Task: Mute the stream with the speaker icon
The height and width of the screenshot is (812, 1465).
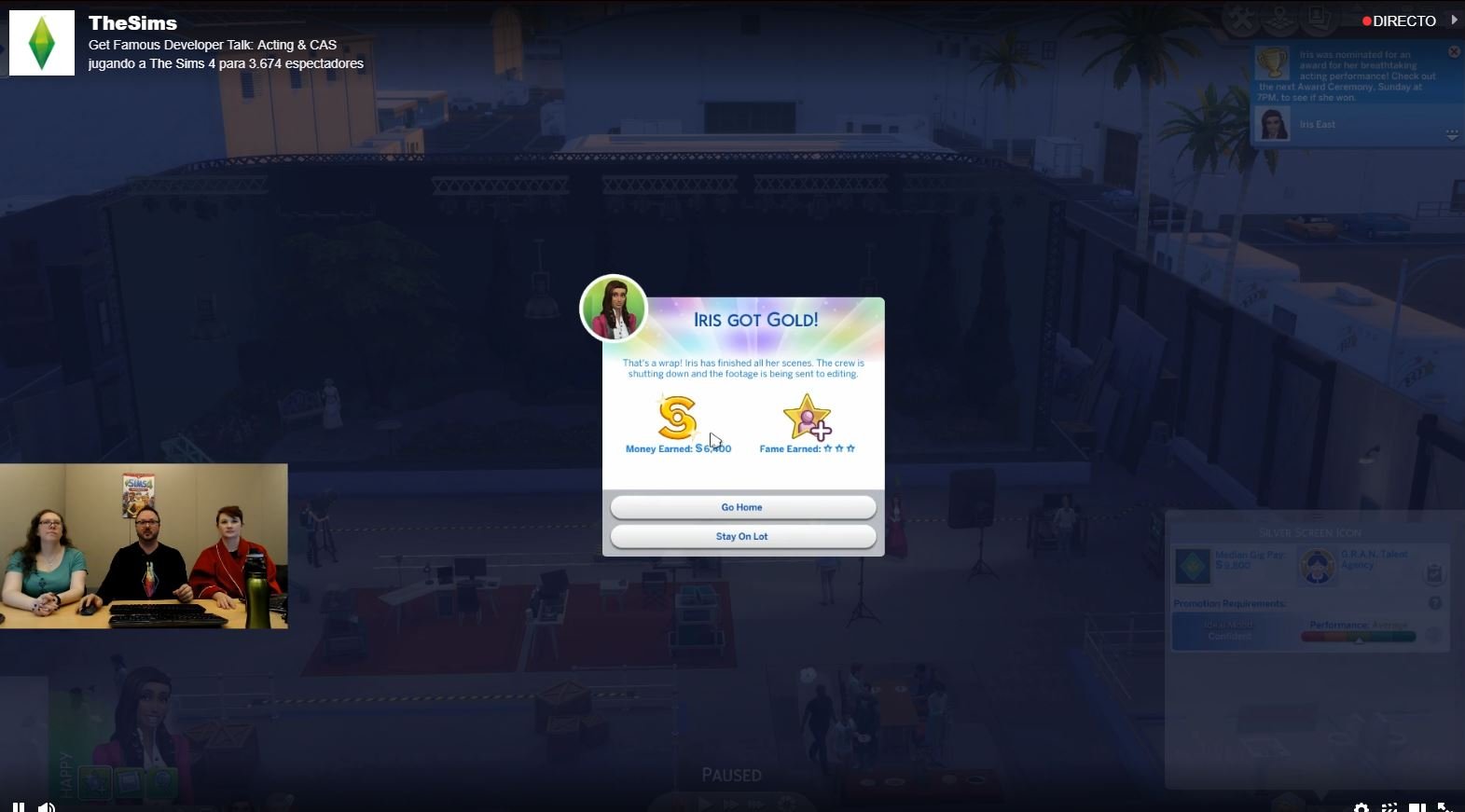Action: 46,806
